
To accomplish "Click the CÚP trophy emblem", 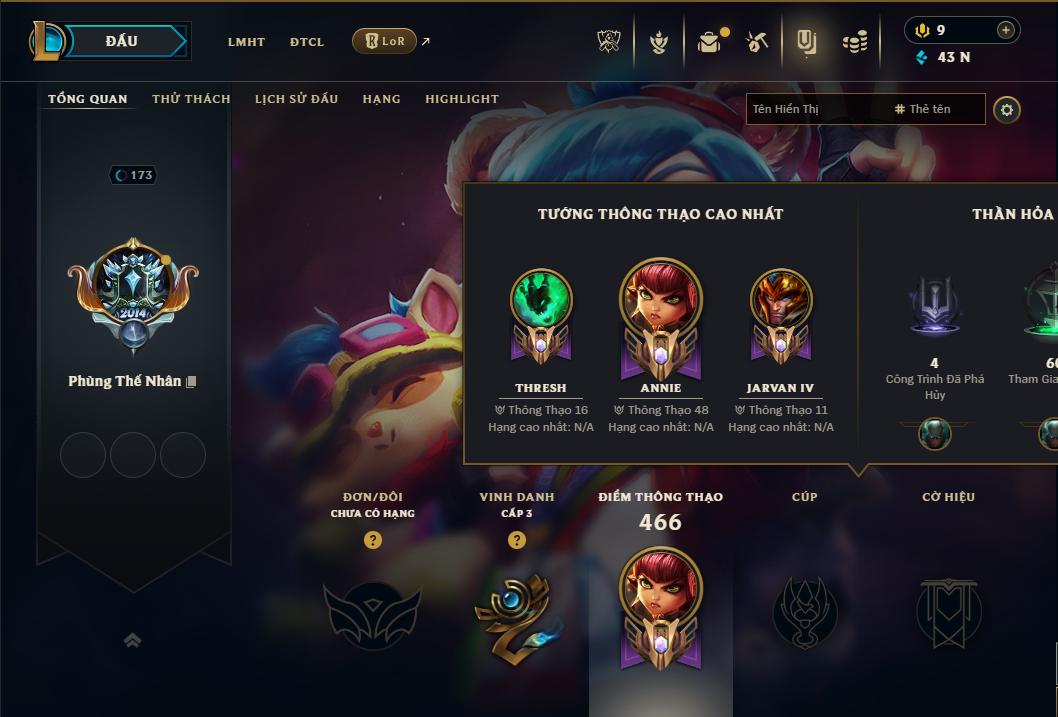I will click(805, 611).
